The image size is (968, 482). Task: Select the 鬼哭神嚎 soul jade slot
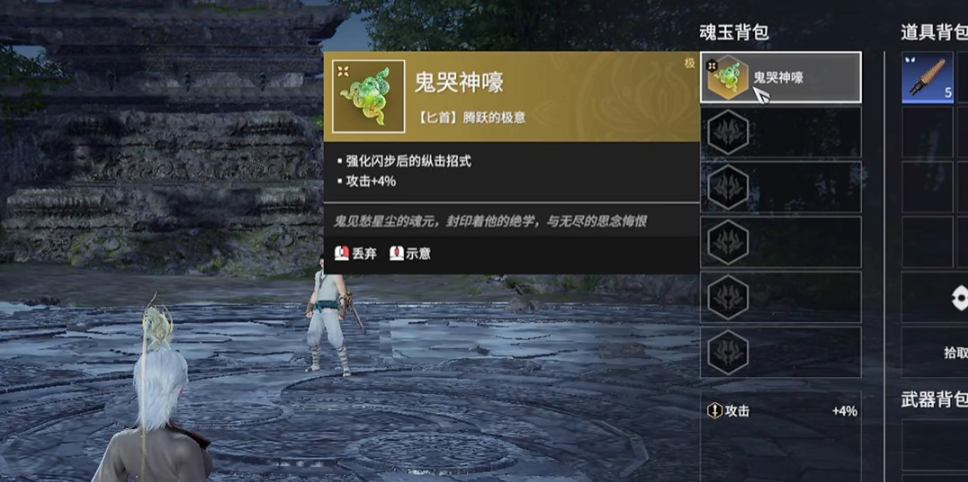(x=780, y=77)
